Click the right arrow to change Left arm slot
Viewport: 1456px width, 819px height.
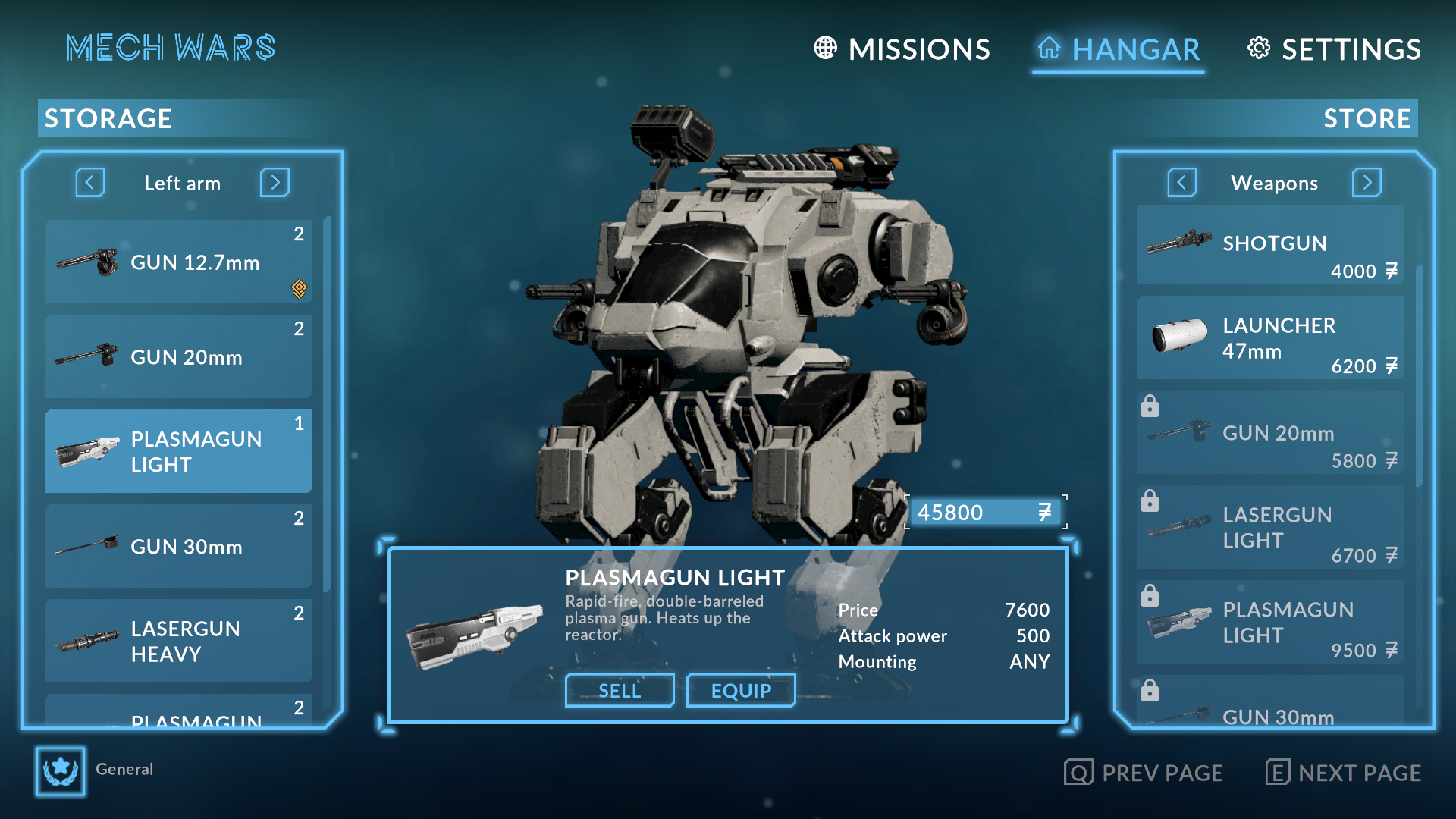275,183
